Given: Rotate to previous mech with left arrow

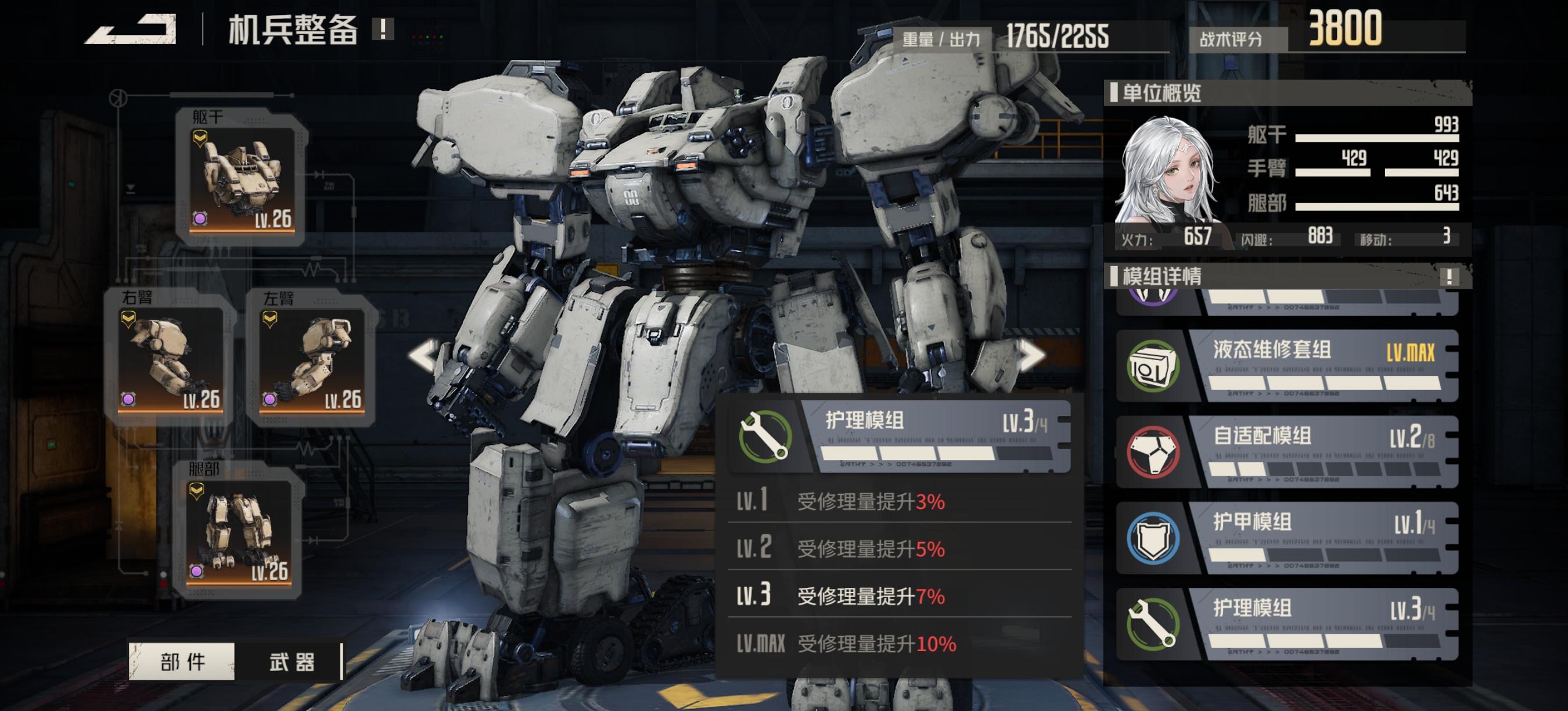Looking at the screenshot, I should pos(425,355).
